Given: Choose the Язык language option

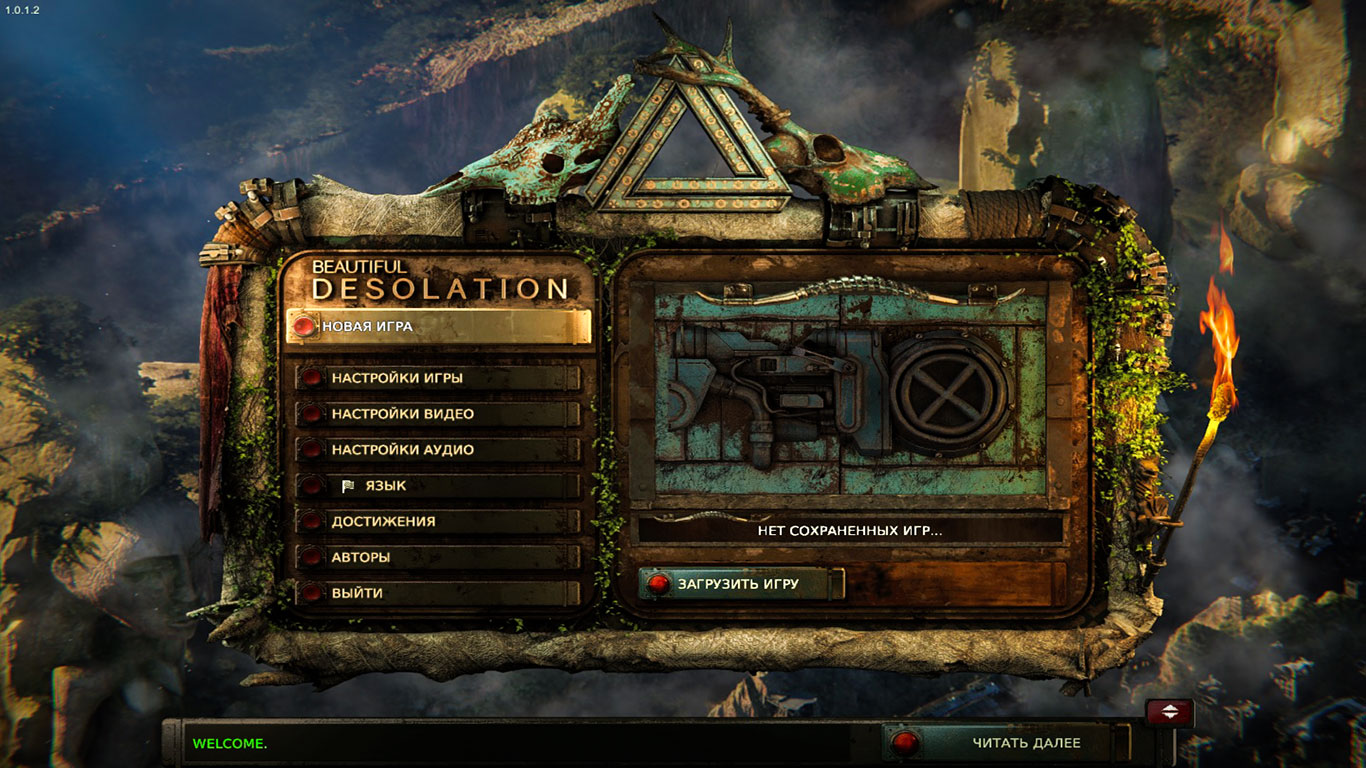Looking at the screenshot, I should pyautogui.click(x=438, y=486).
